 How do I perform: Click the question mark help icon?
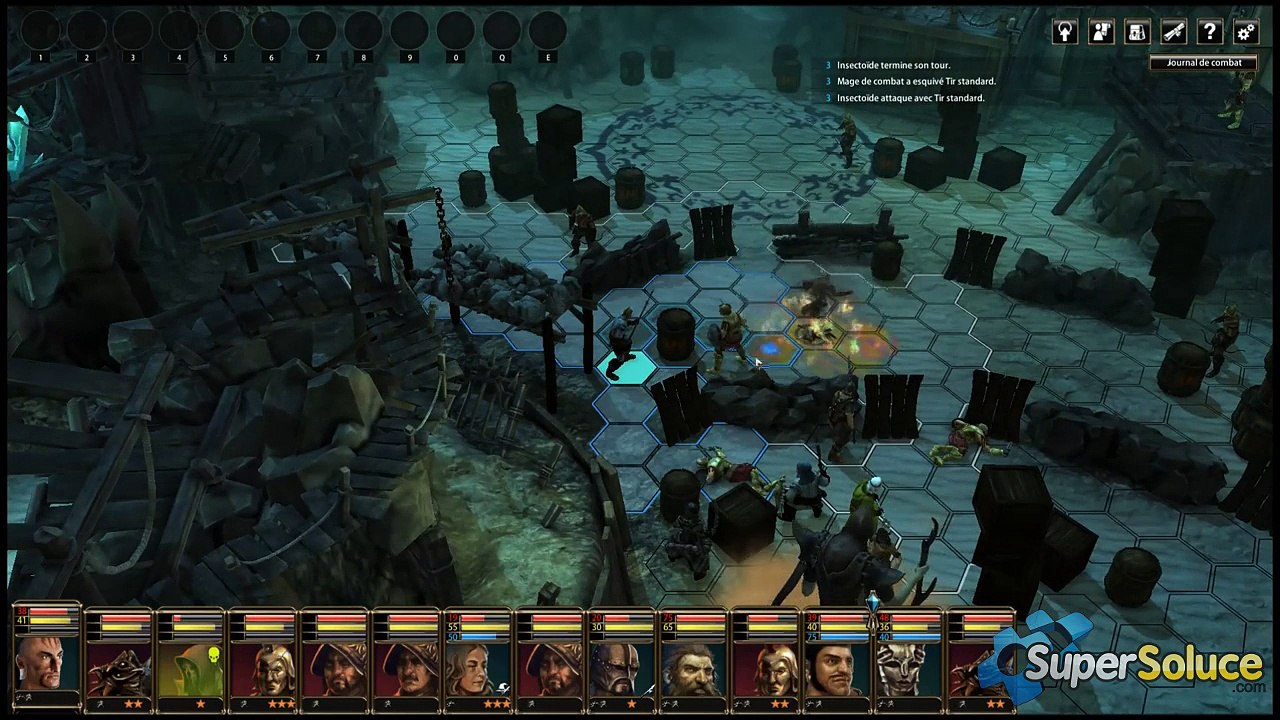click(1209, 32)
